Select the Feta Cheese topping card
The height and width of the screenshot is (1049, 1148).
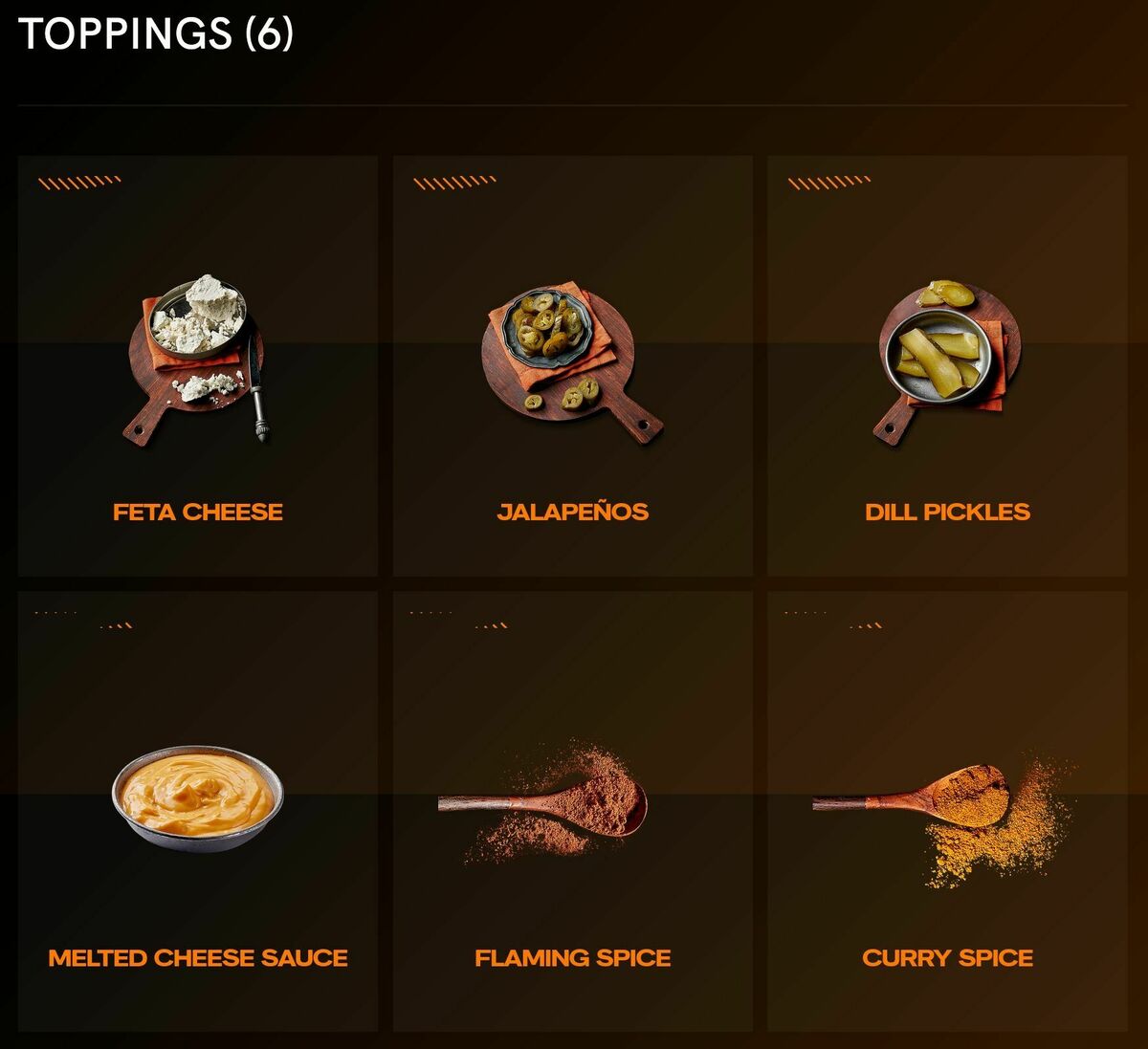[198, 366]
